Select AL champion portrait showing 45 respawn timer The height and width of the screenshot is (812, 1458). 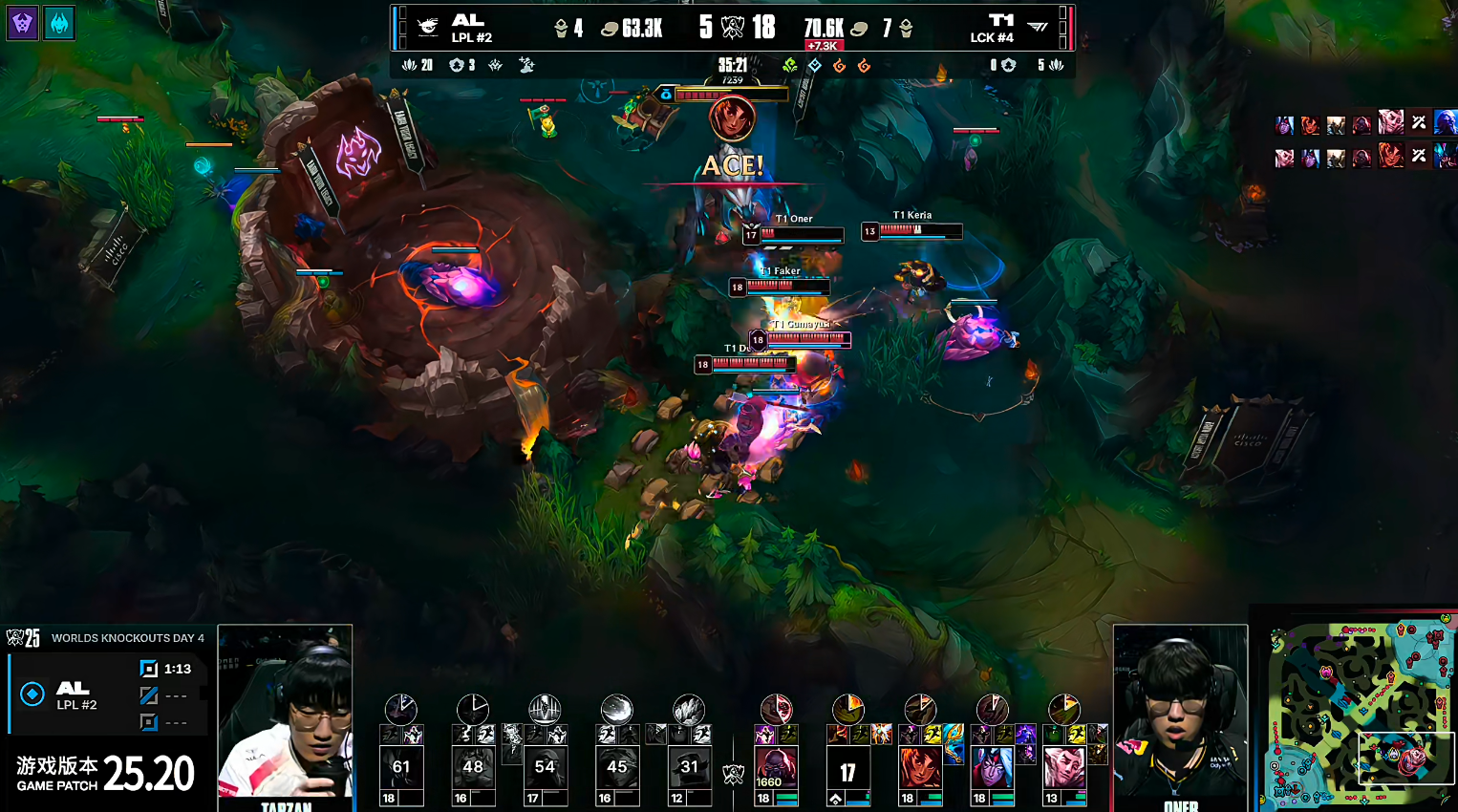pos(617,768)
